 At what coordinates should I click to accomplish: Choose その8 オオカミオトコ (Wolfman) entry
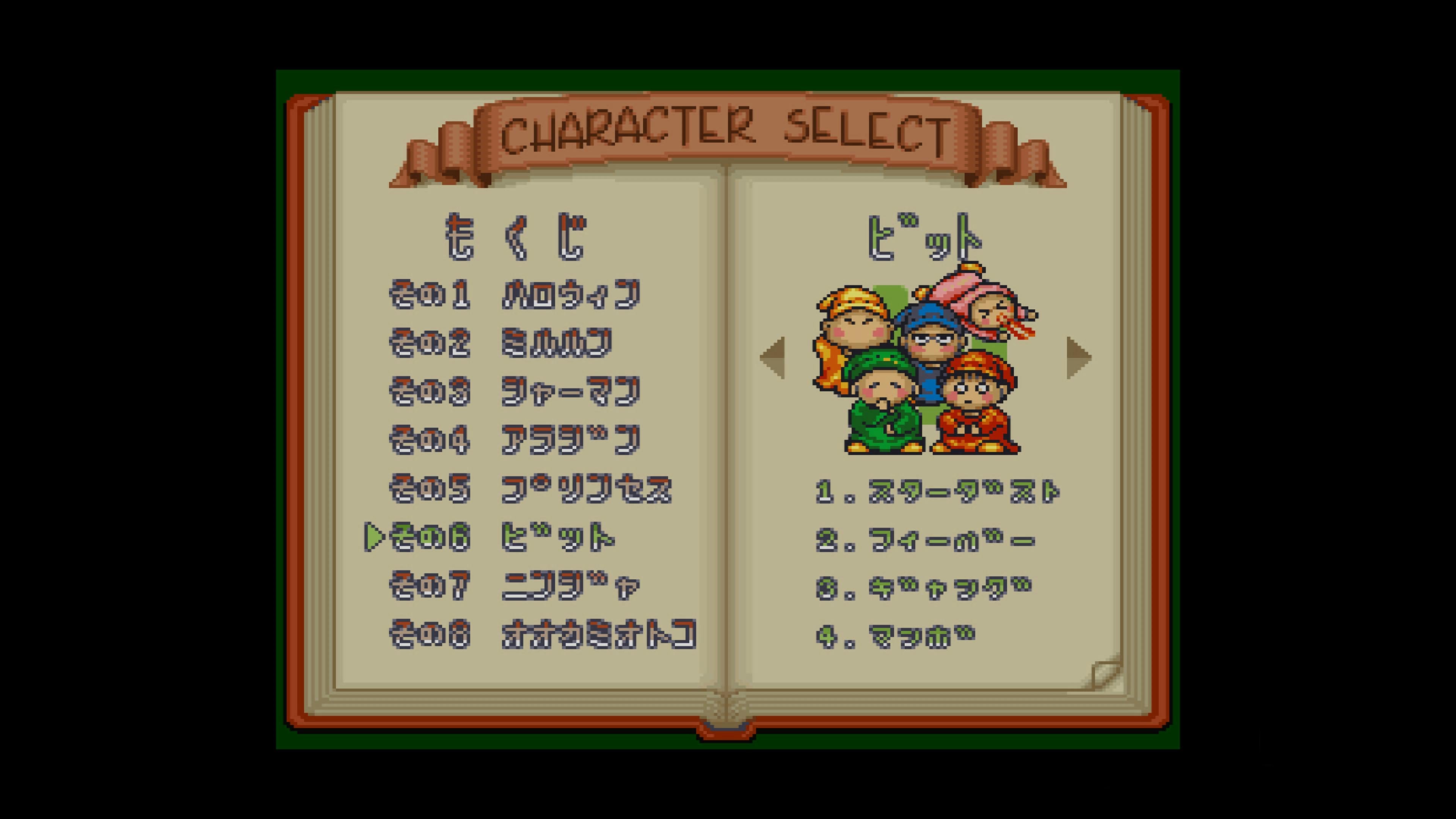tap(543, 635)
